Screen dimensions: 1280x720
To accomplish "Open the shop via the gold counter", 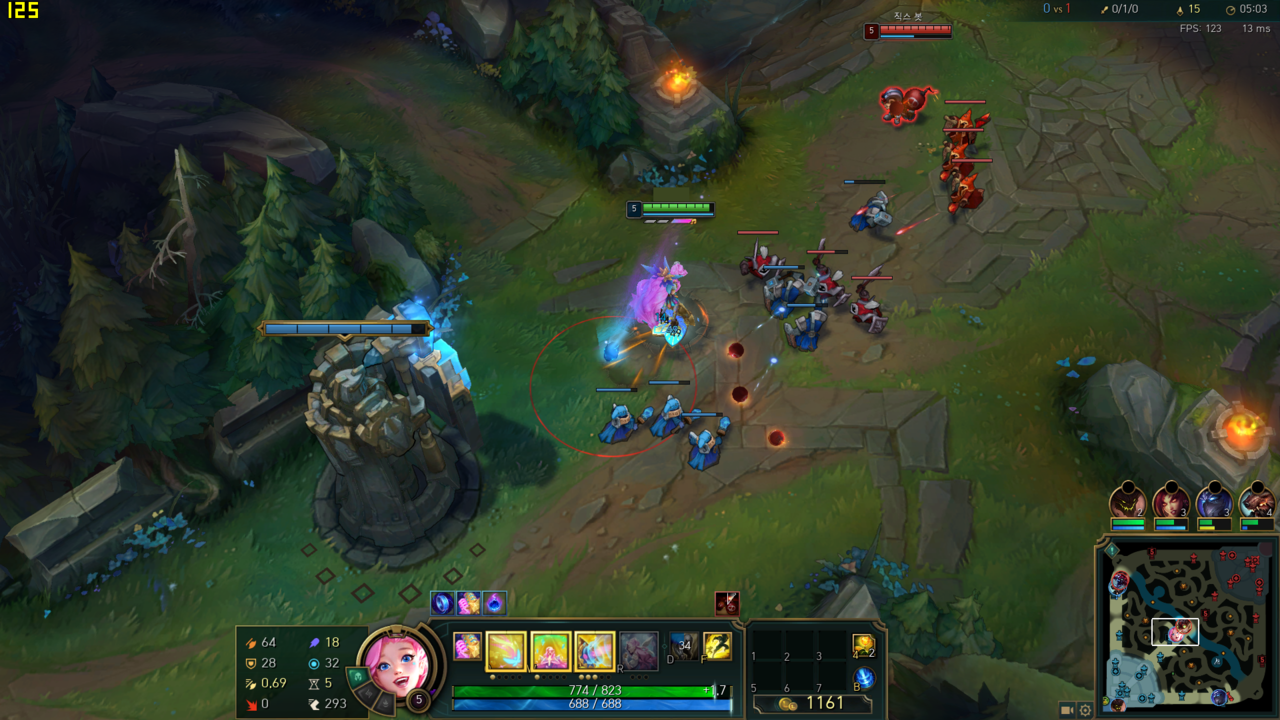I will 812,704.
